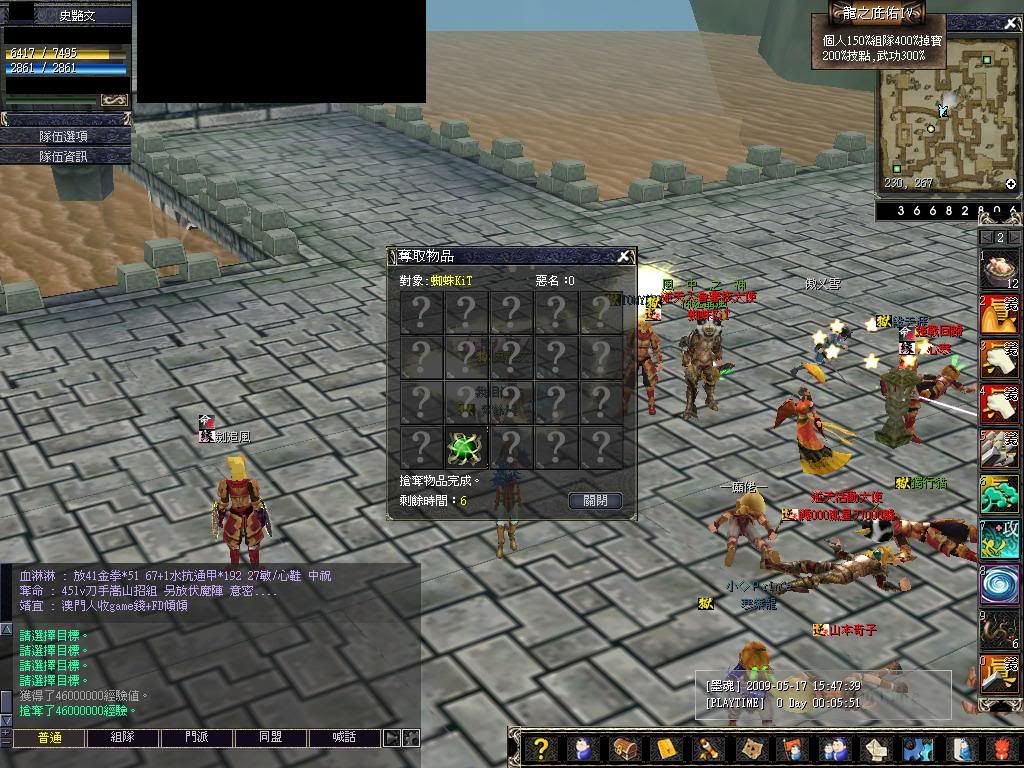Switch to the 同盟 chat tab

pyautogui.click(x=270, y=738)
